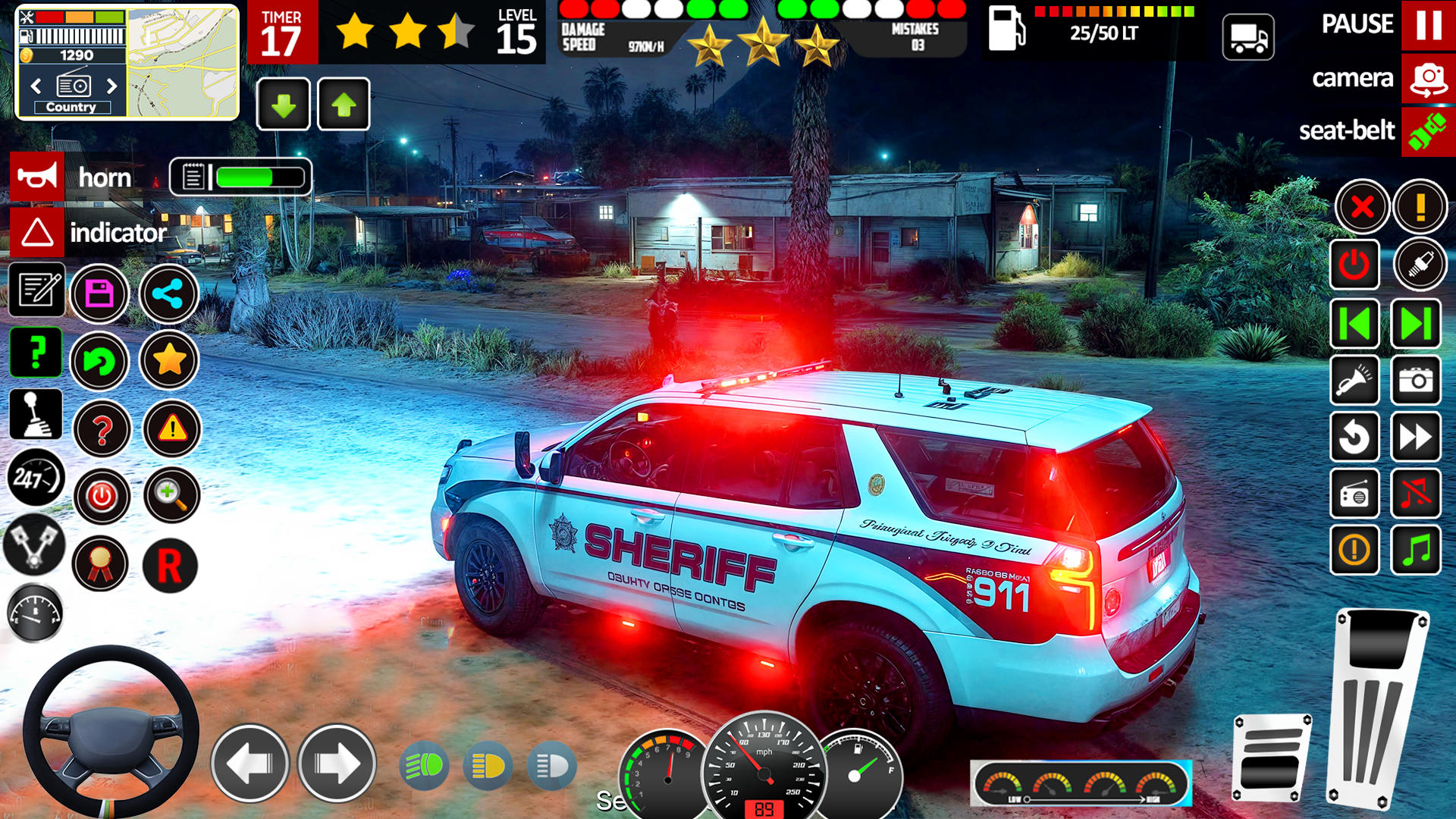Switch the camera view
Screen dimensions: 1456x819
click(1428, 79)
